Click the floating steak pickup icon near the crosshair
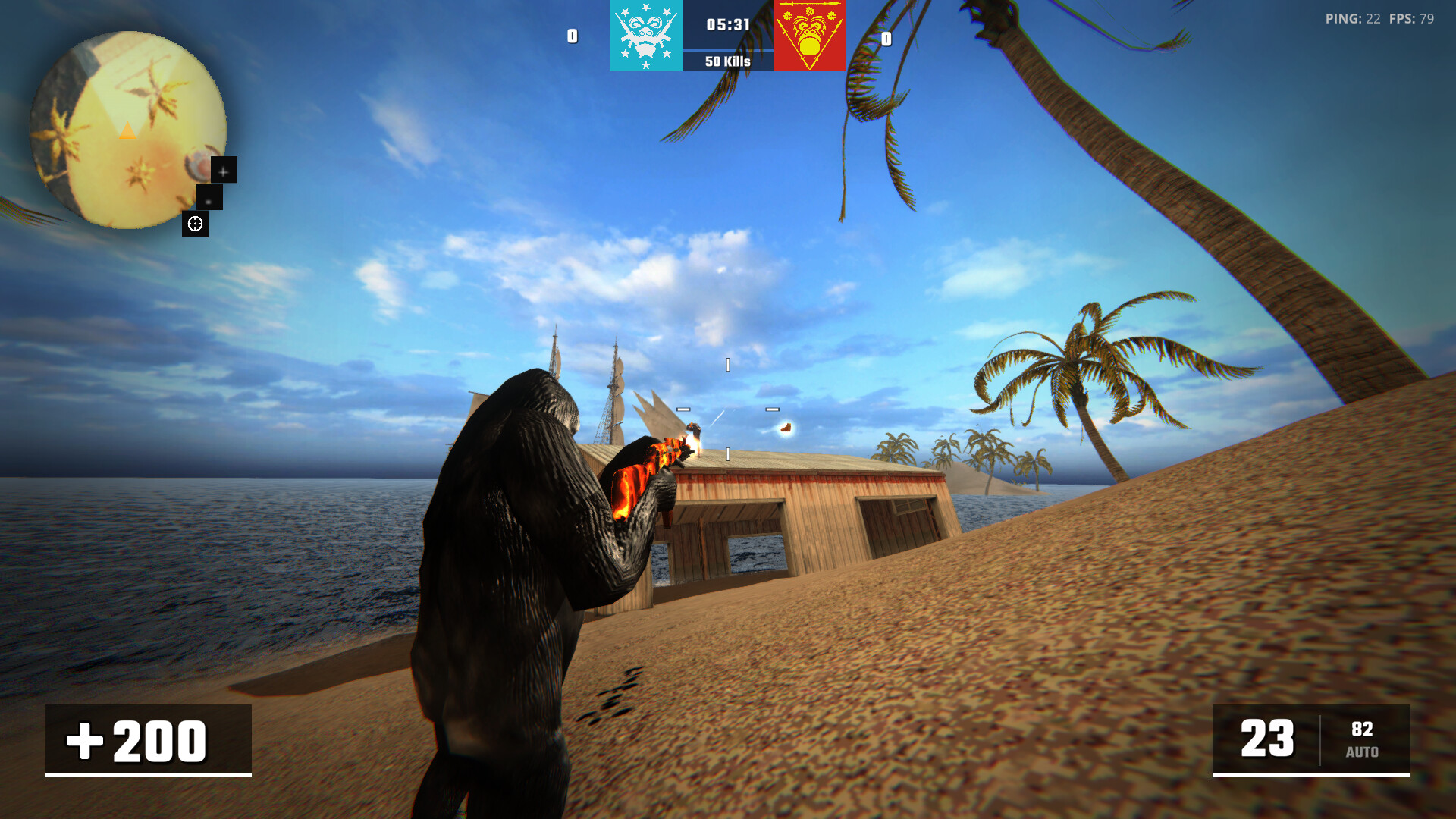 click(x=785, y=427)
